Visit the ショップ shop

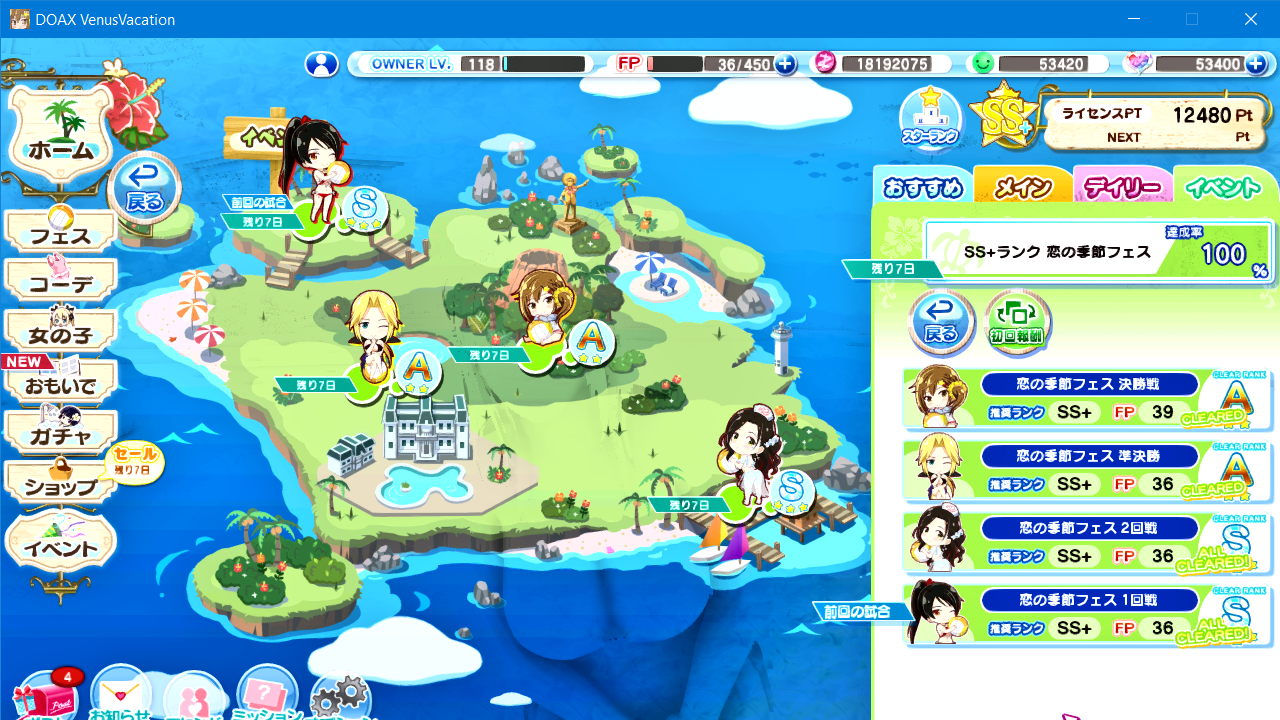coord(61,486)
